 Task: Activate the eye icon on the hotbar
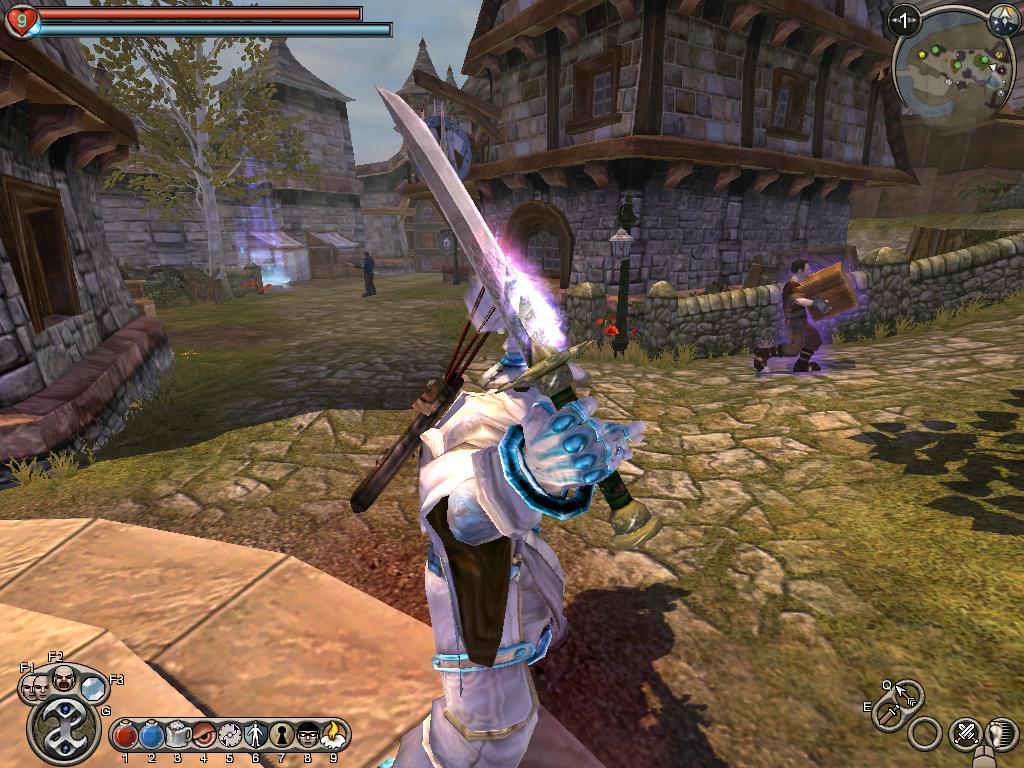pos(203,735)
